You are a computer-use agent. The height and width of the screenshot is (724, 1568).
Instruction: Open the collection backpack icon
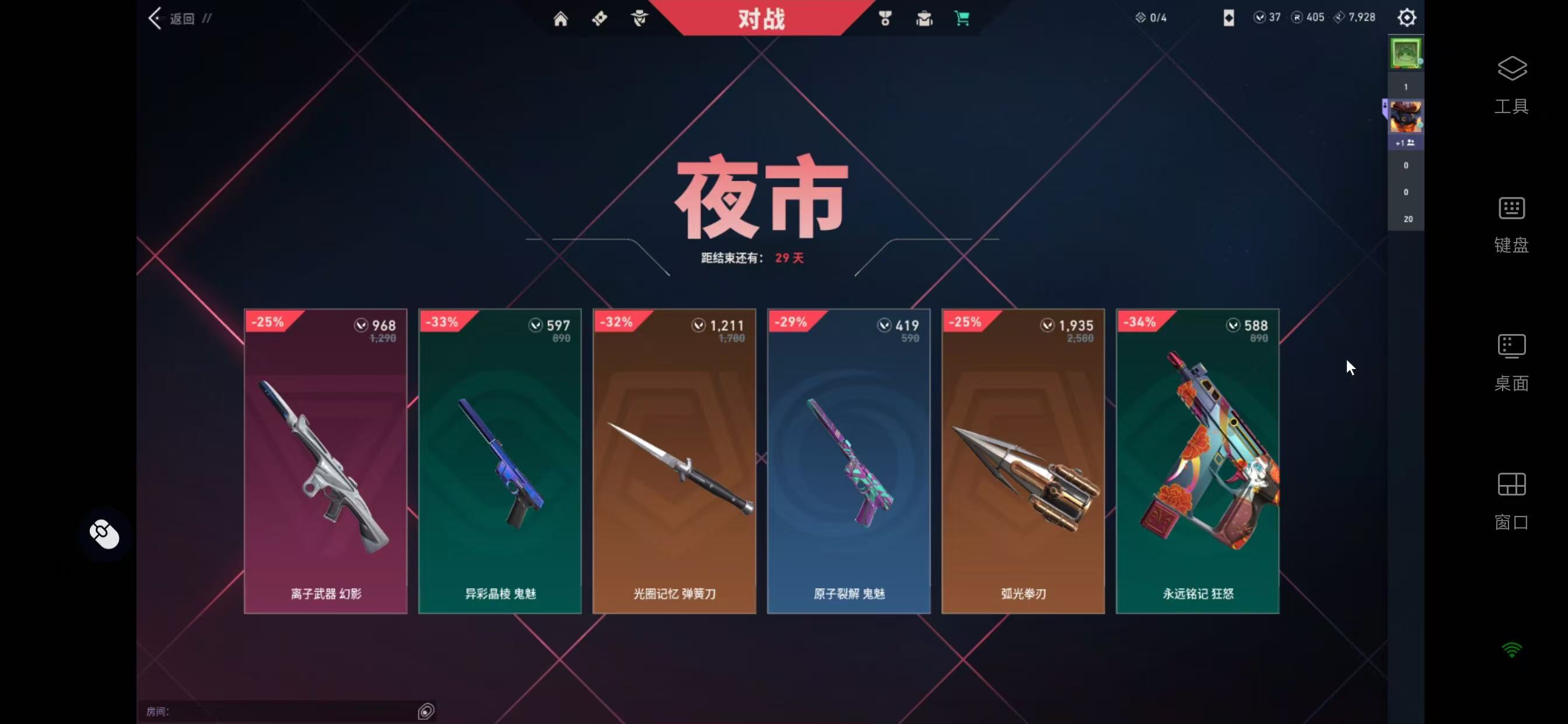click(x=925, y=18)
